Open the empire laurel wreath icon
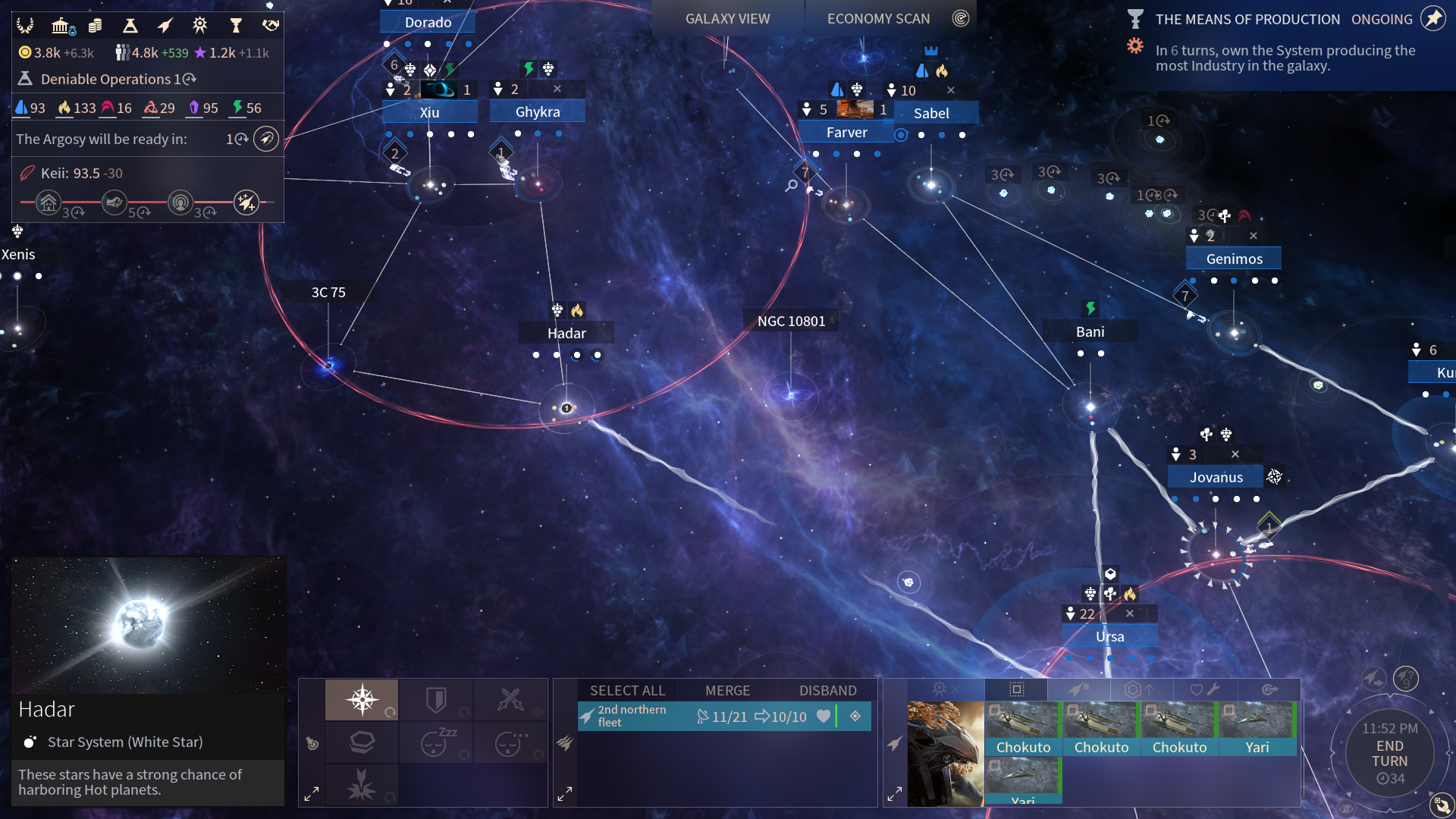The image size is (1456, 819). pyautogui.click(x=25, y=26)
